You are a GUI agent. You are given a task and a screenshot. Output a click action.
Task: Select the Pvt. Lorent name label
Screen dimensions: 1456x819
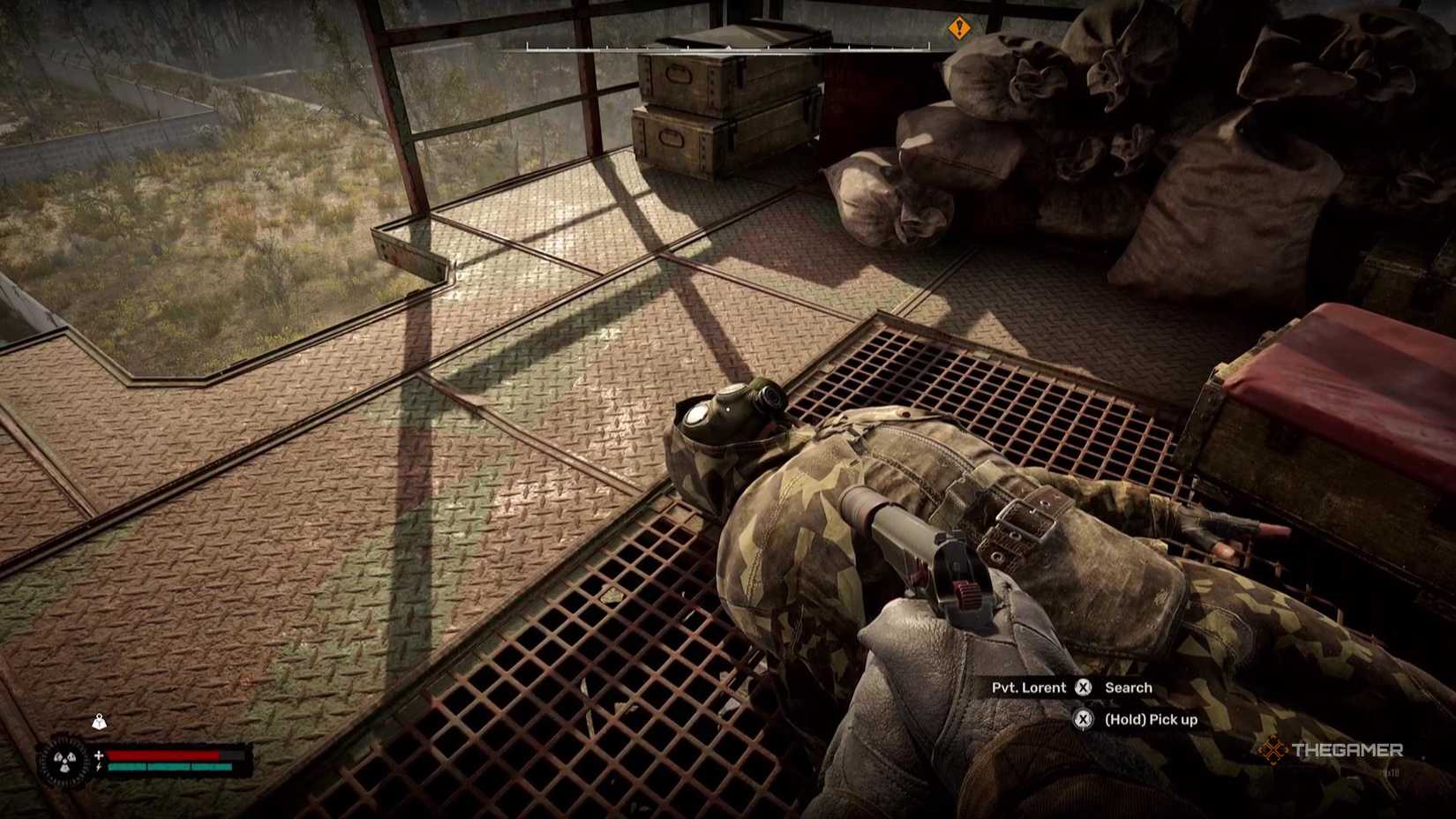[1029, 687]
